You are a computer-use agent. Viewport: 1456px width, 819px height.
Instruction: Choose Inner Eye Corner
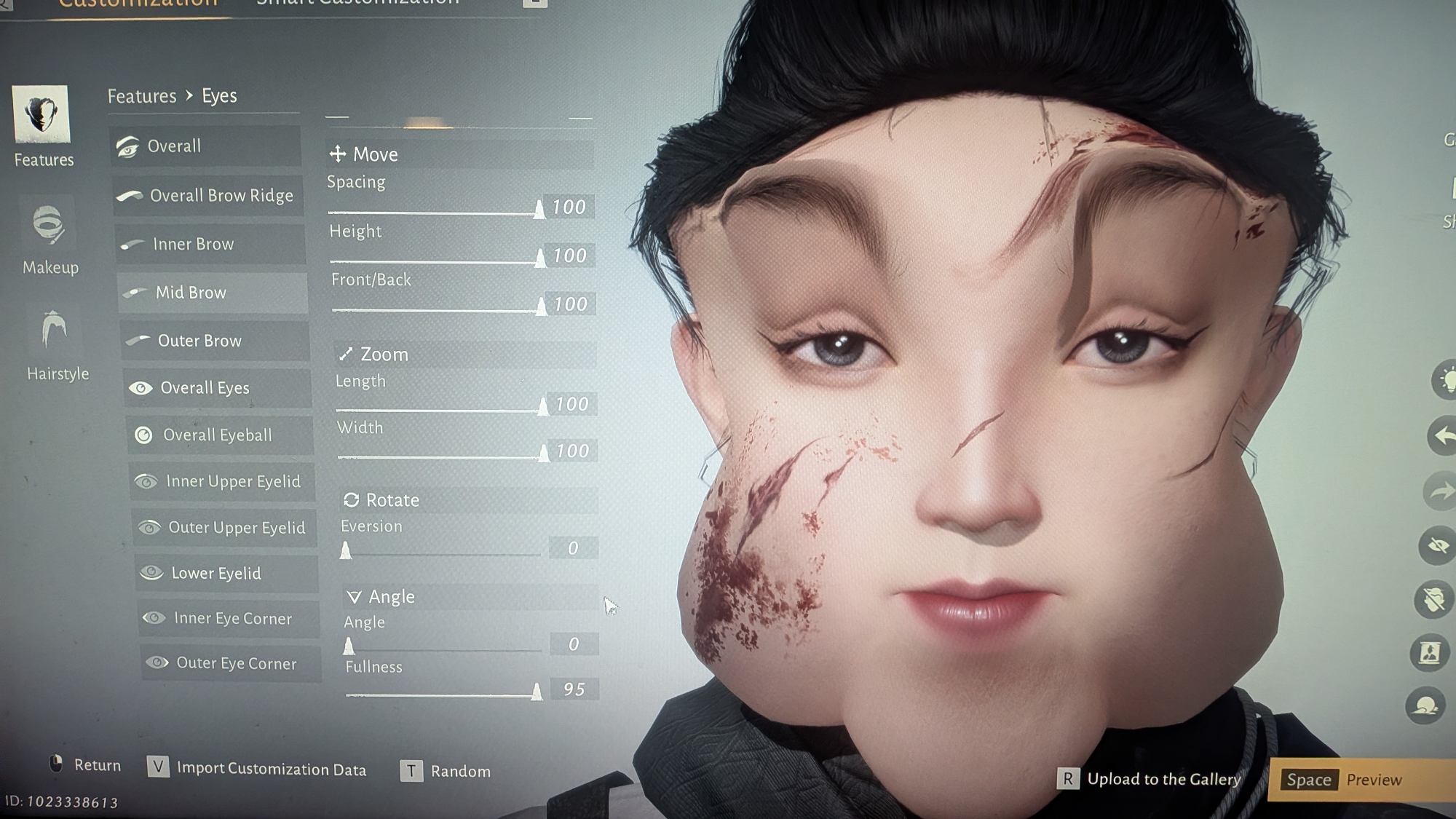pyautogui.click(x=229, y=618)
